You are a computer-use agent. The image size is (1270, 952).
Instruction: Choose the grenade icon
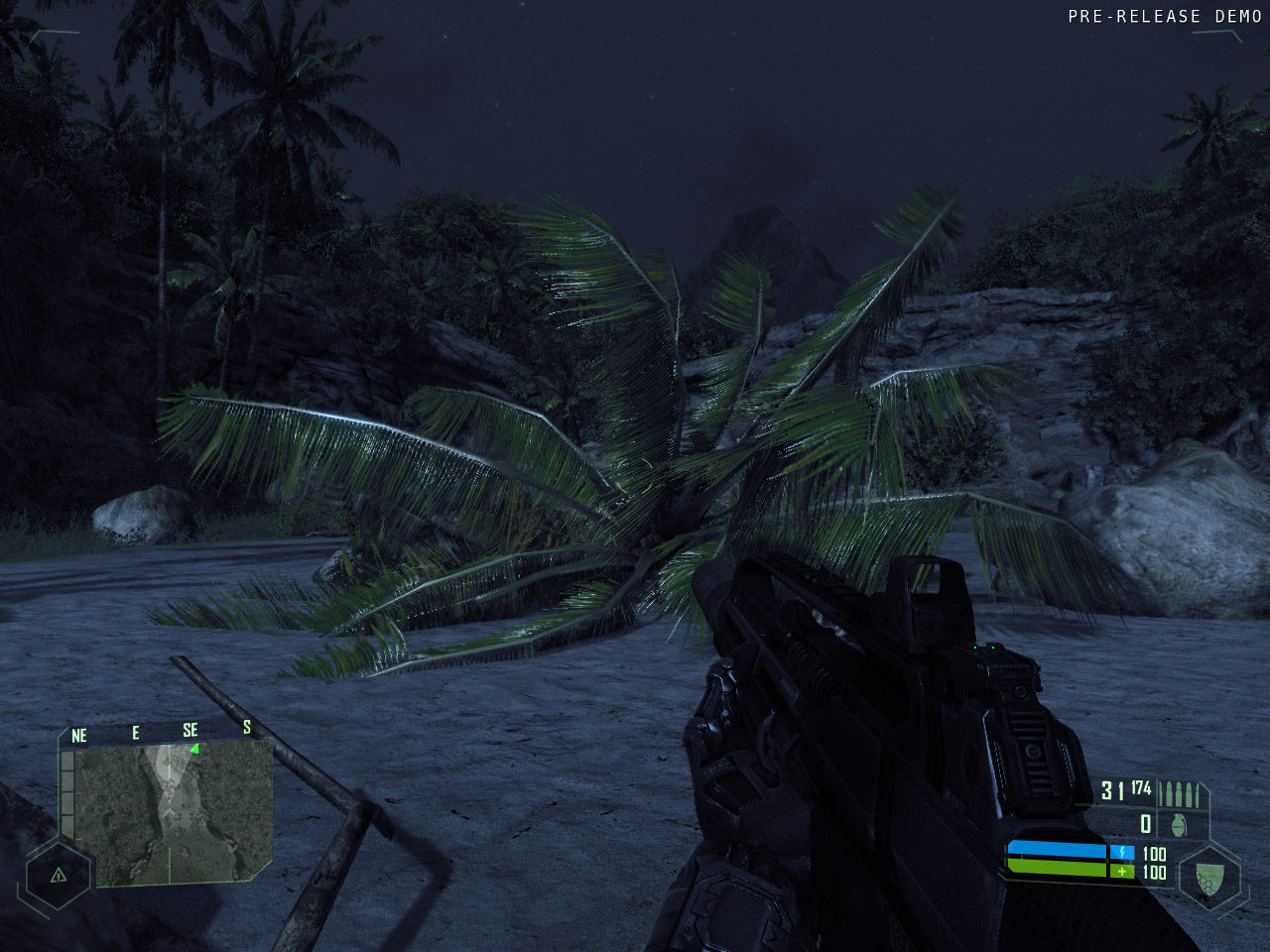tap(1179, 824)
